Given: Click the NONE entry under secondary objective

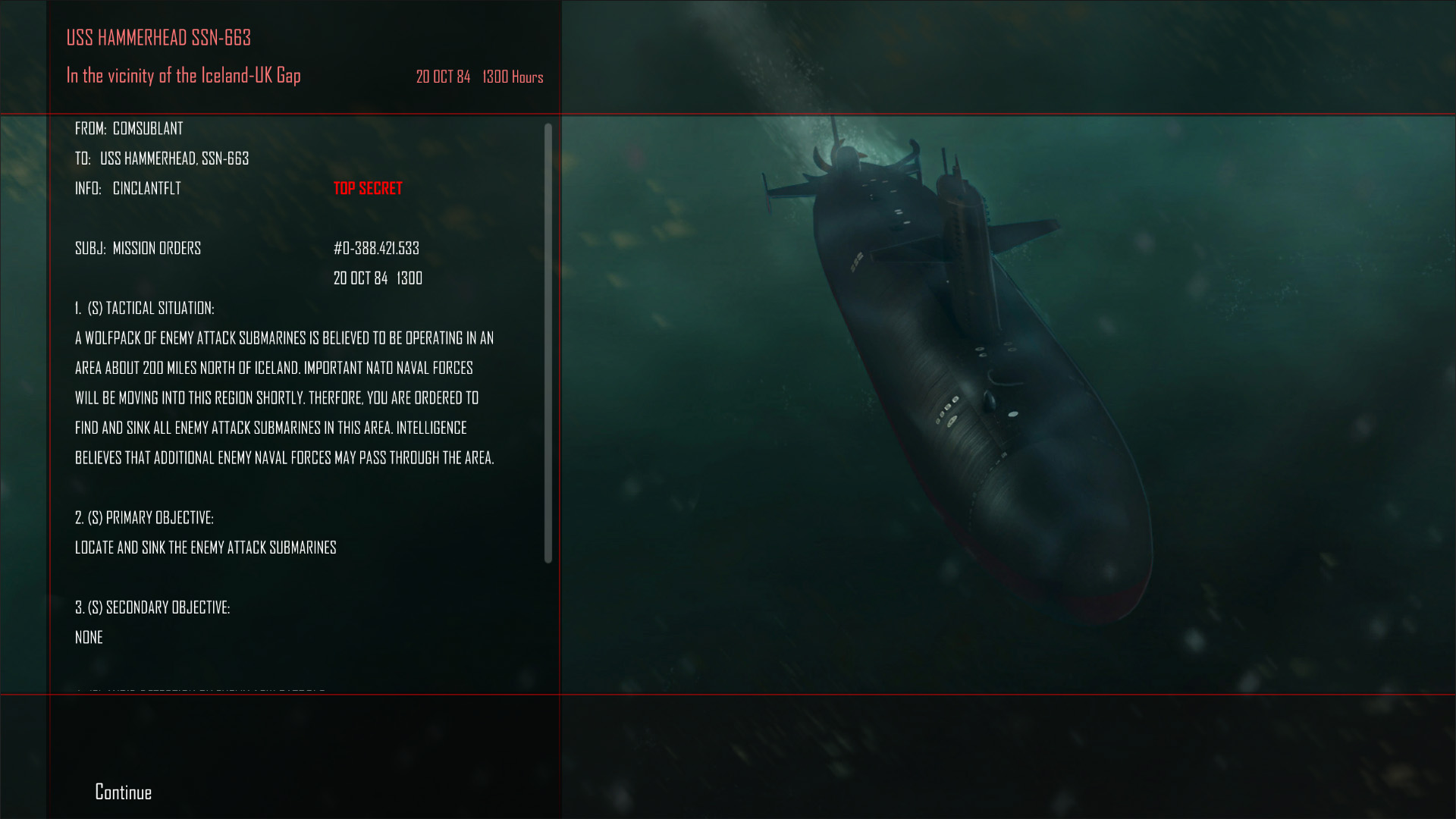Looking at the screenshot, I should tap(89, 637).
